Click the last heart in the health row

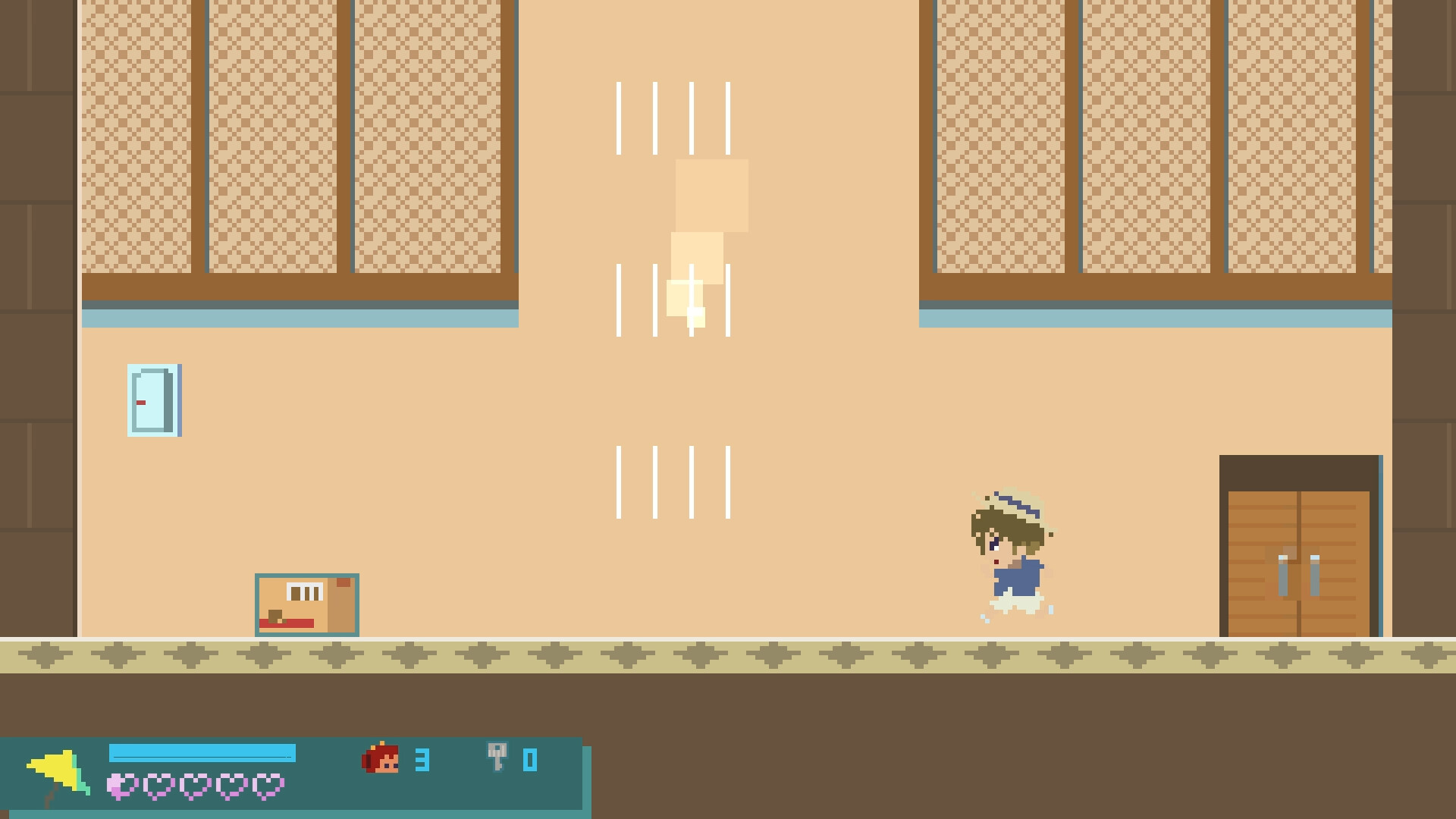coord(267,786)
